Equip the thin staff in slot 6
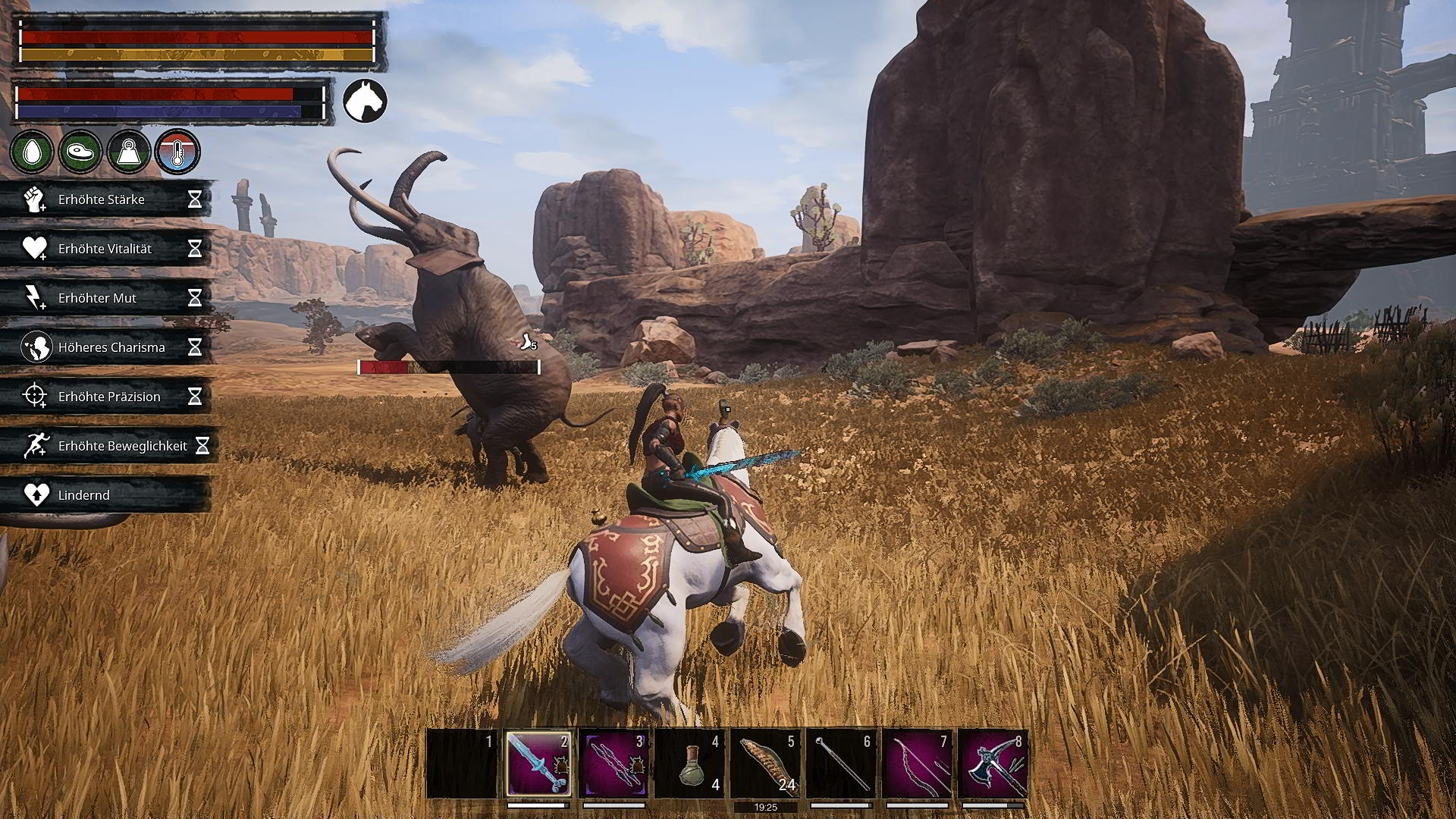1456x819 pixels. [841, 763]
